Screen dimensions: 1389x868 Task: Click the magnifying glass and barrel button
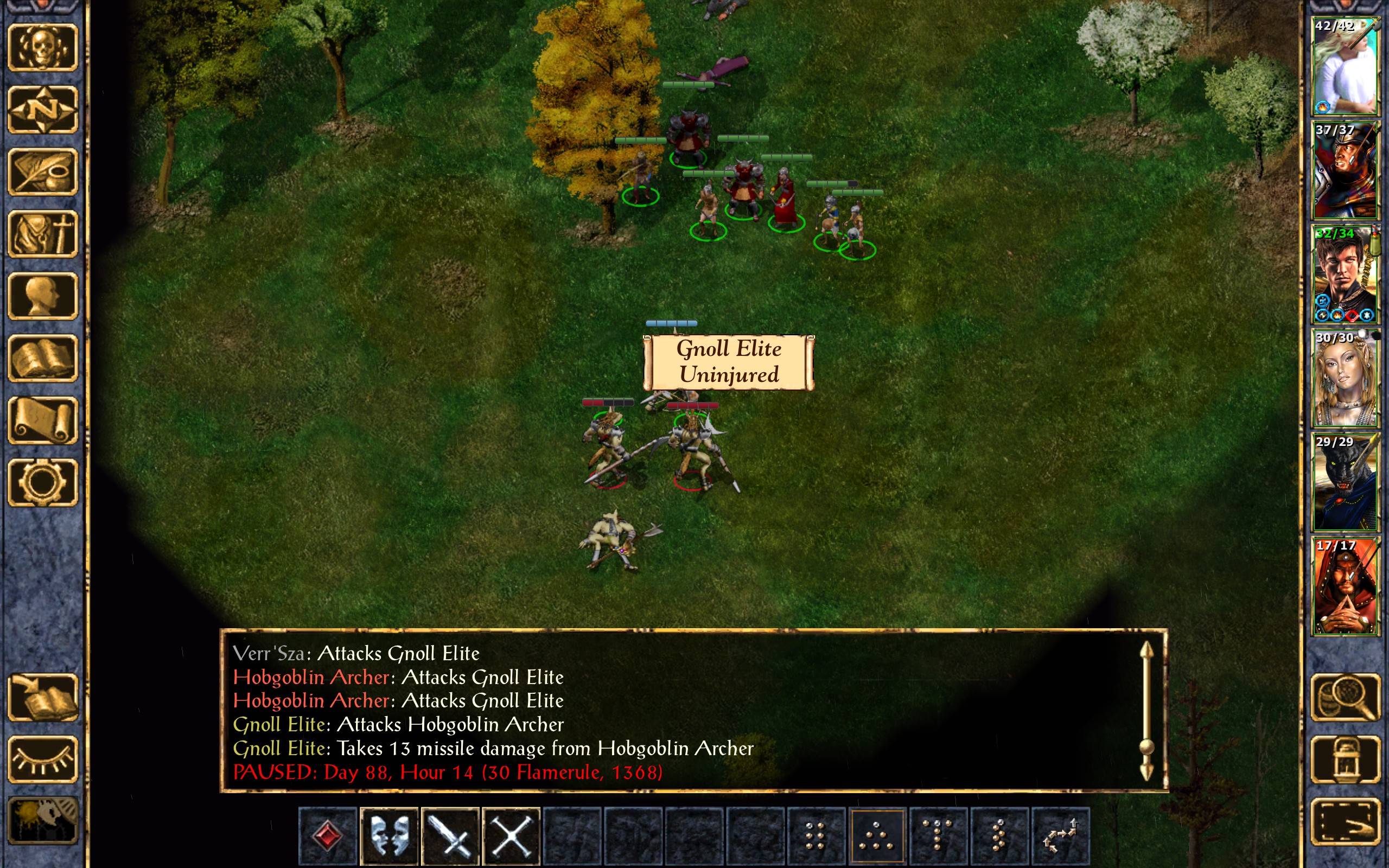click(1345, 698)
